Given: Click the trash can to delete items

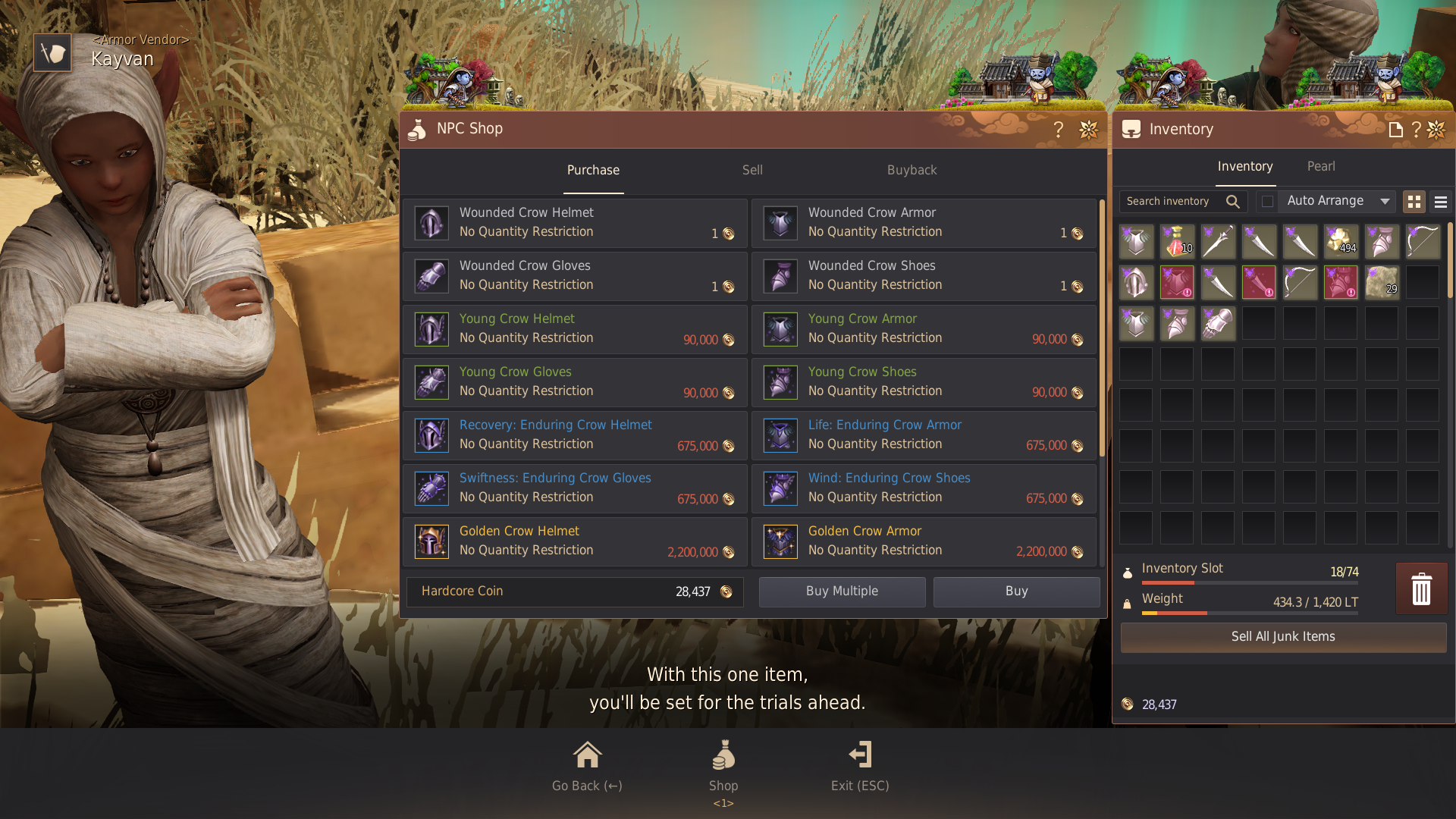Looking at the screenshot, I should click(x=1422, y=588).
